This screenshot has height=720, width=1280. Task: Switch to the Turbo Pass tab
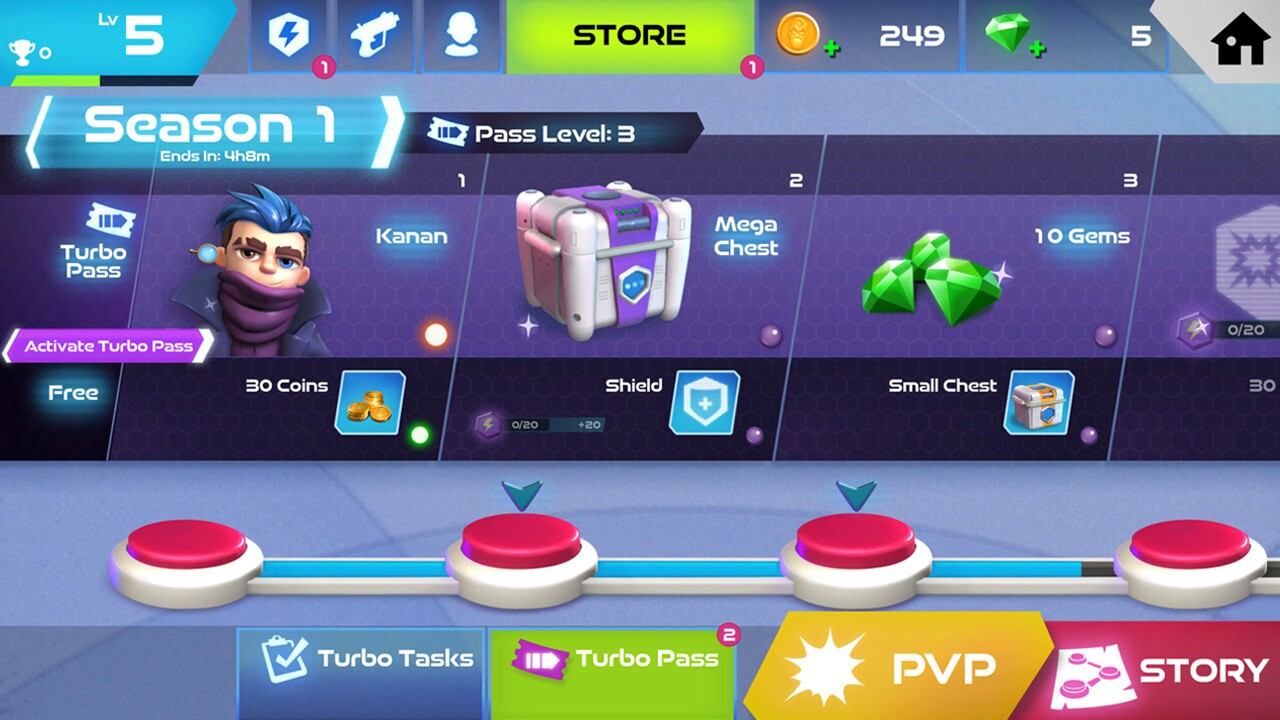(x=611, y=659)
